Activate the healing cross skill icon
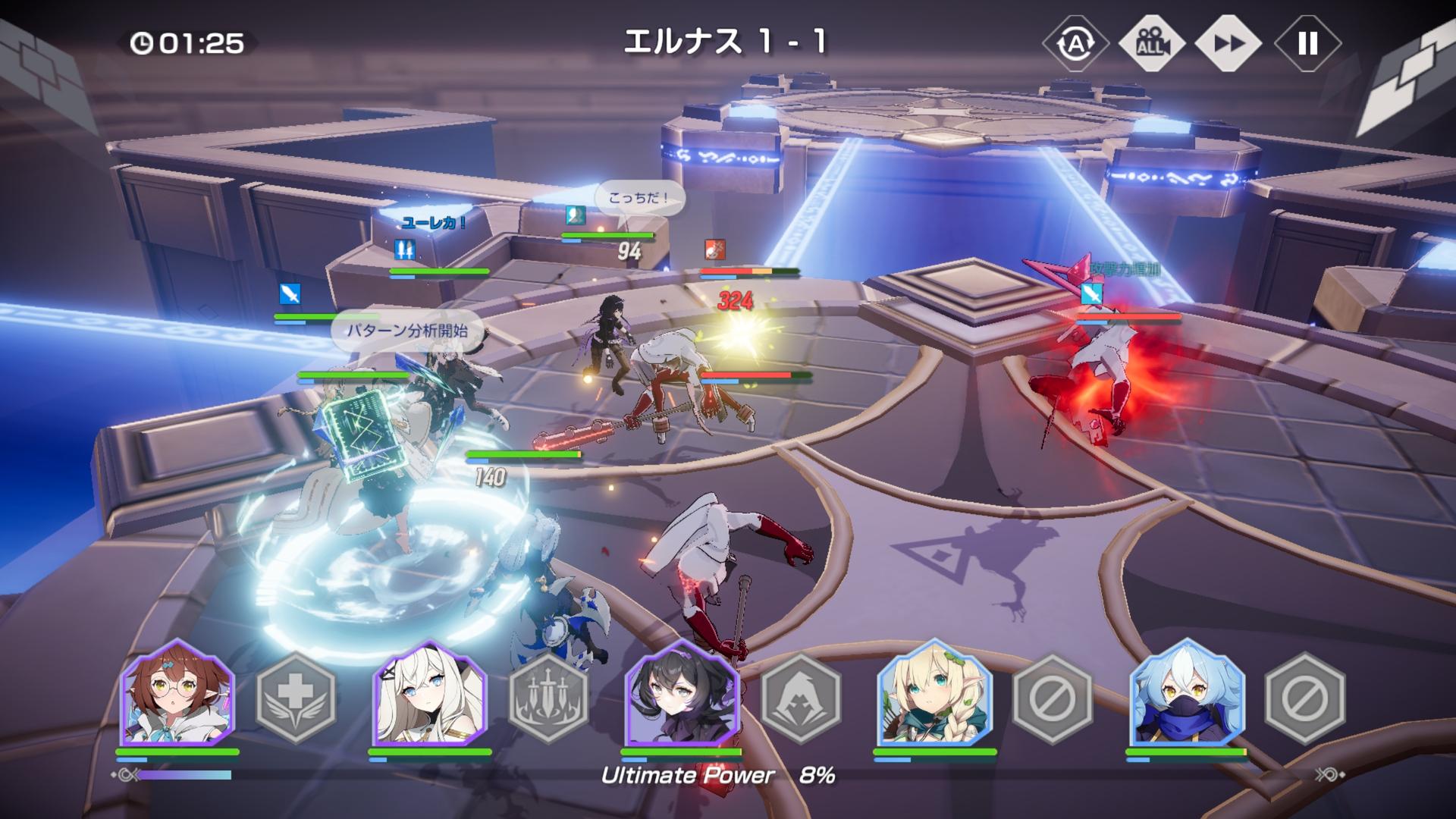The width and height of the screenshot is (1456, 819). click(296, 698)
